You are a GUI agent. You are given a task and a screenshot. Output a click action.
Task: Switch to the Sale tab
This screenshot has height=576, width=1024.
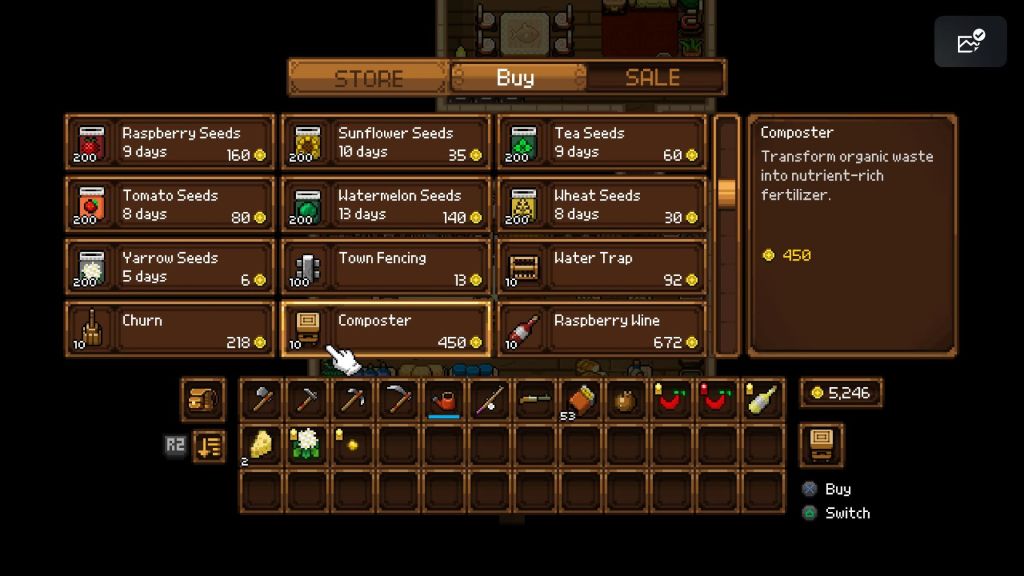coord(652,78)
